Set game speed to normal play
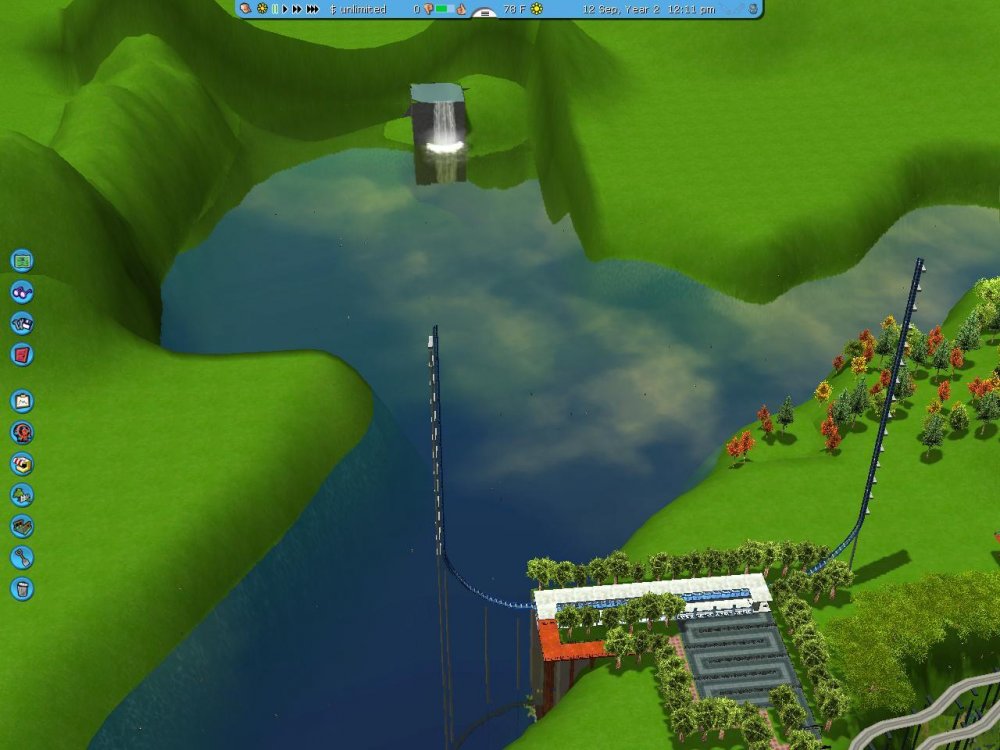The height and width of the screenshot is (750, 1000). 285,9
